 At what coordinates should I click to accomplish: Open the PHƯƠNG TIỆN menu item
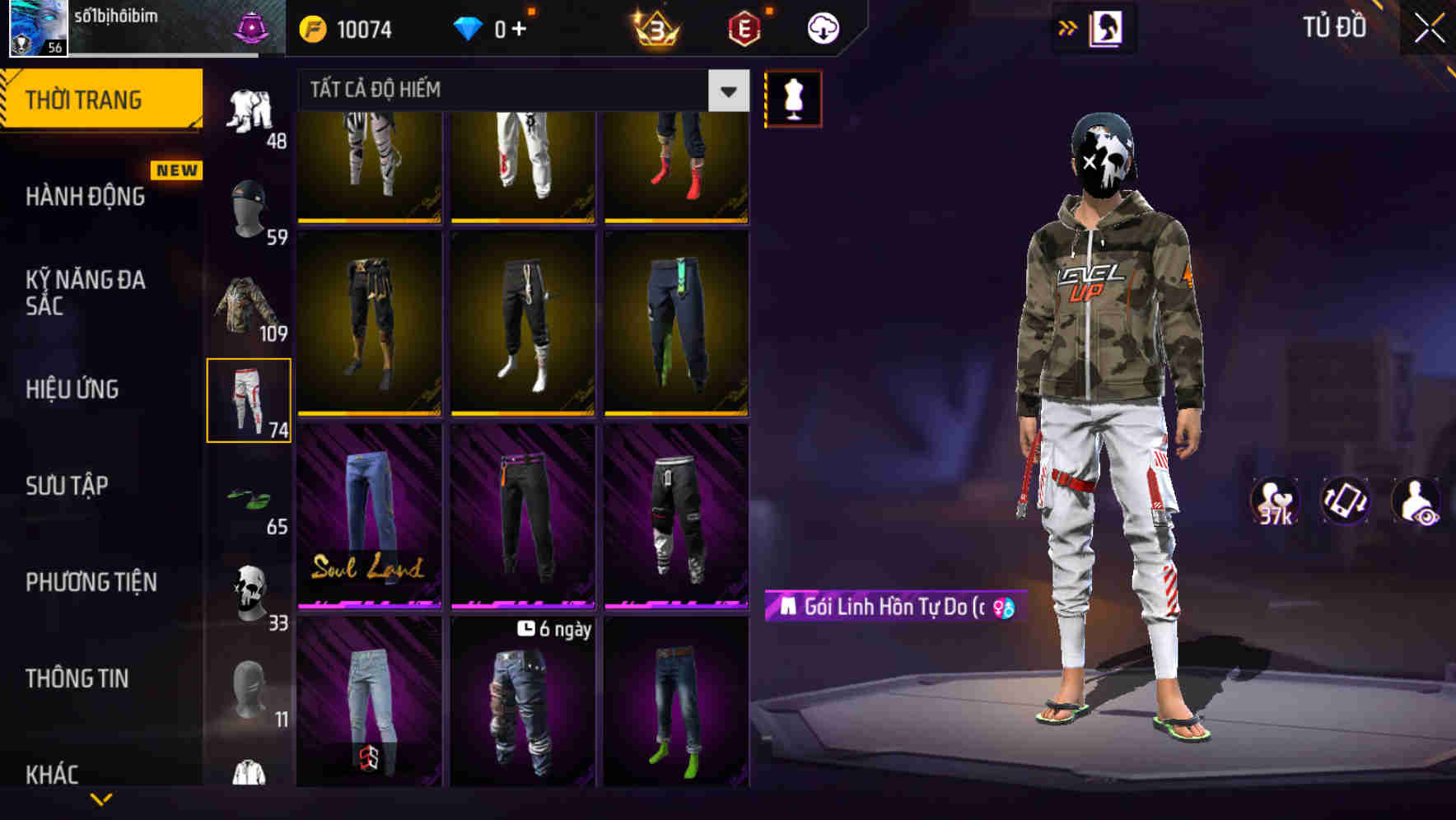(x=91, y=582)
